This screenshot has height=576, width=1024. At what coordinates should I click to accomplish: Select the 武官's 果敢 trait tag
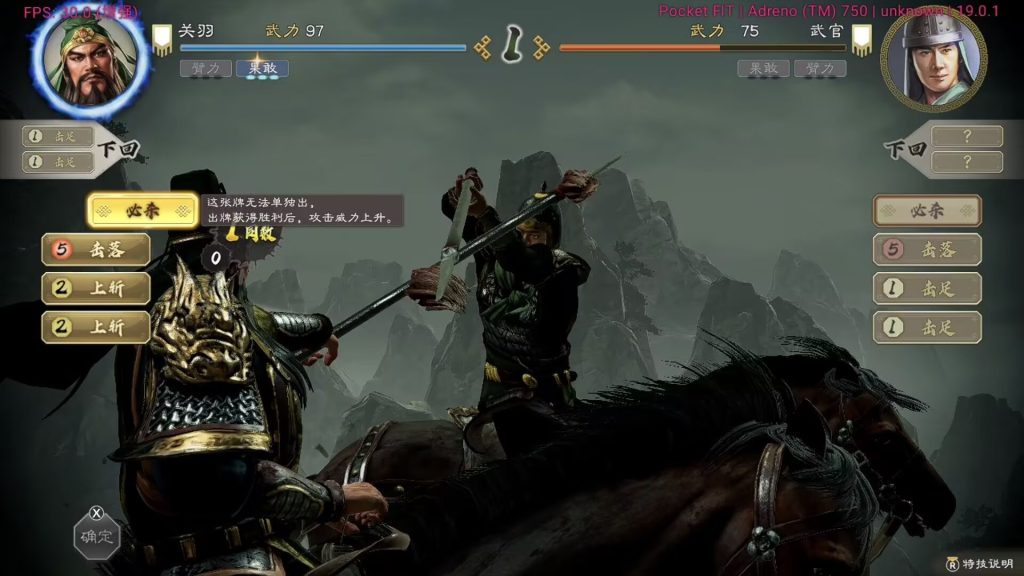(763, 68)
